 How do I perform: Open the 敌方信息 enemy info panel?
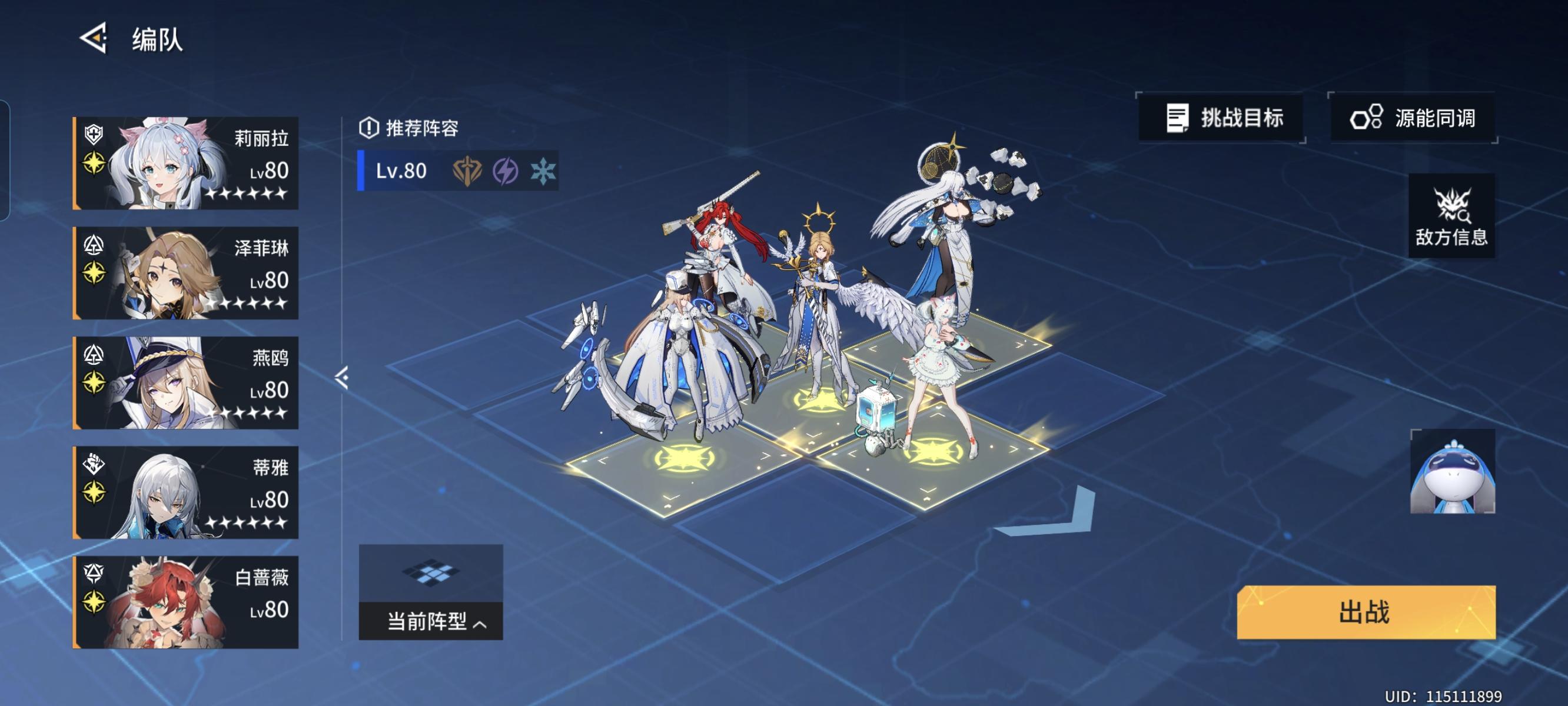pos(1450,216)
